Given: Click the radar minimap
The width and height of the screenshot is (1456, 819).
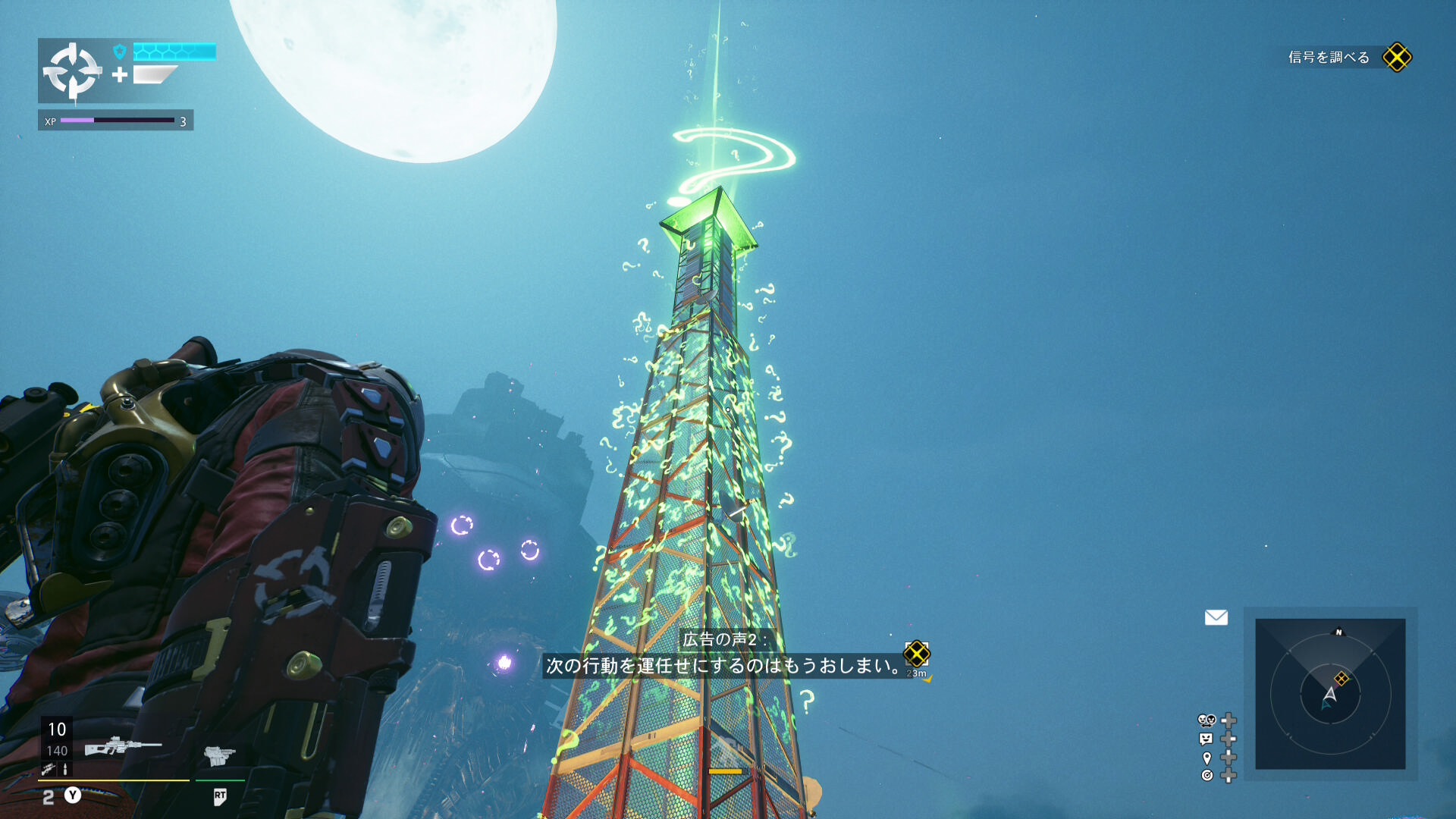Looking at the screenshot, I should point(1330,693).
